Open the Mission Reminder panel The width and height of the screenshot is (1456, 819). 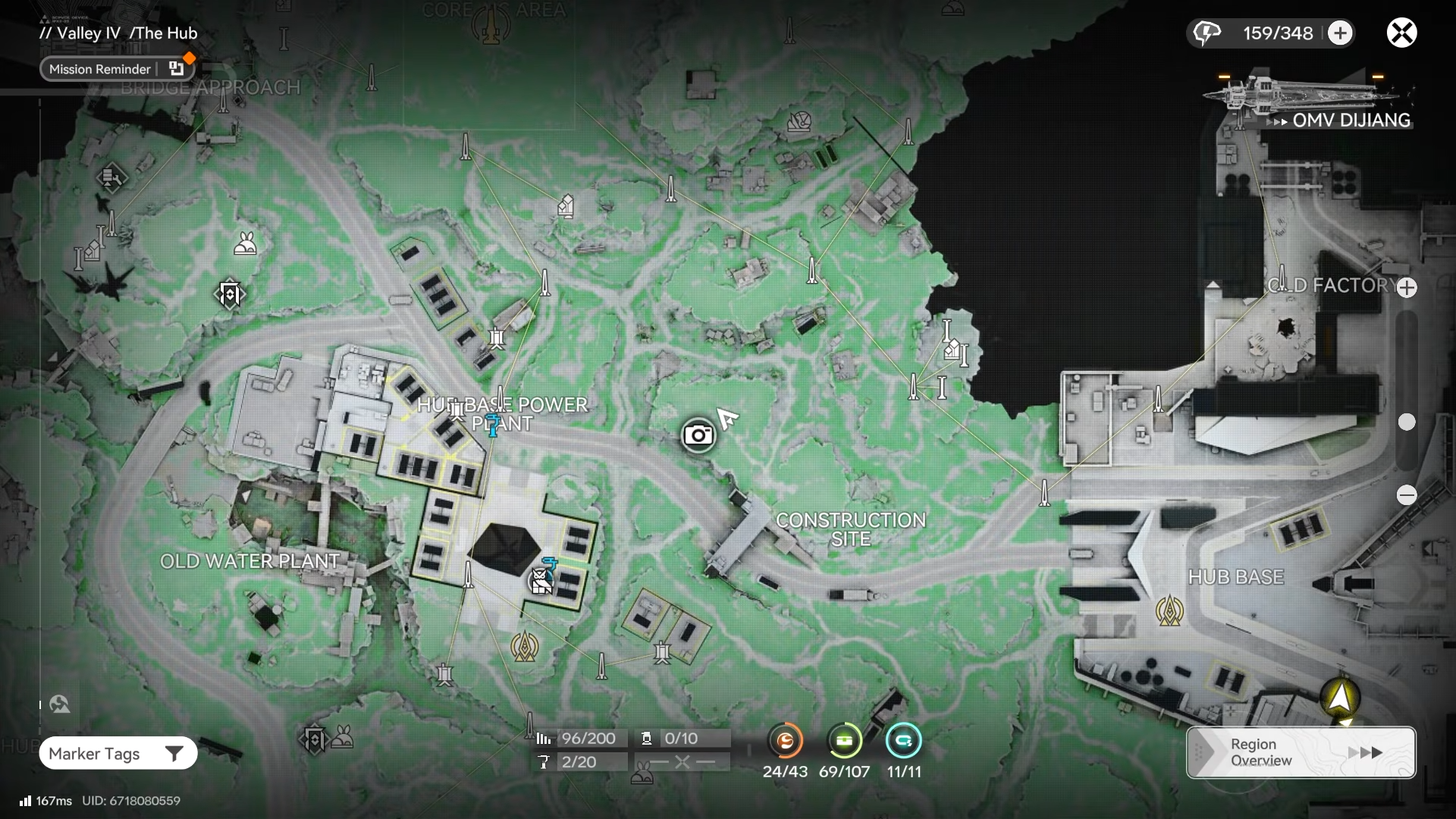[117, 69]
